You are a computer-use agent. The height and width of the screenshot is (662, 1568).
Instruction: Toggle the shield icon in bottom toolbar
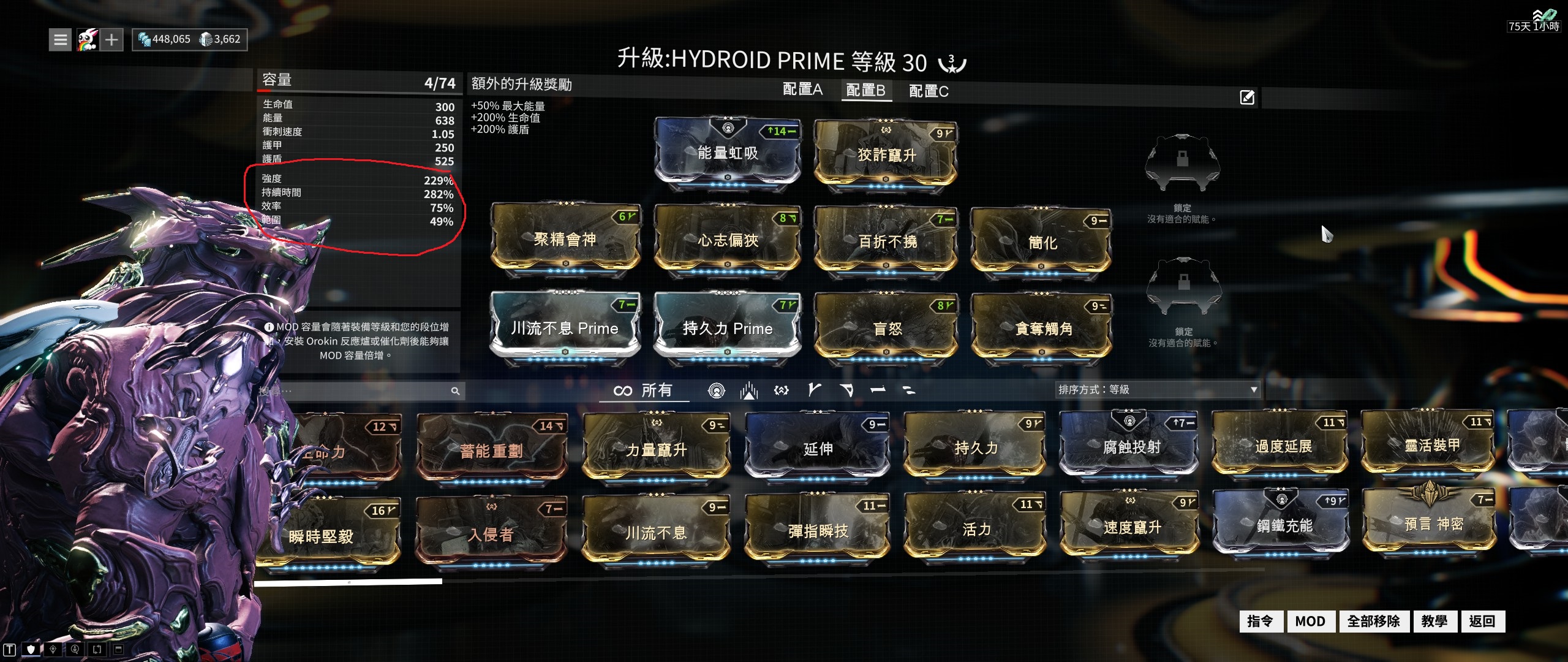tap(31, 650)
